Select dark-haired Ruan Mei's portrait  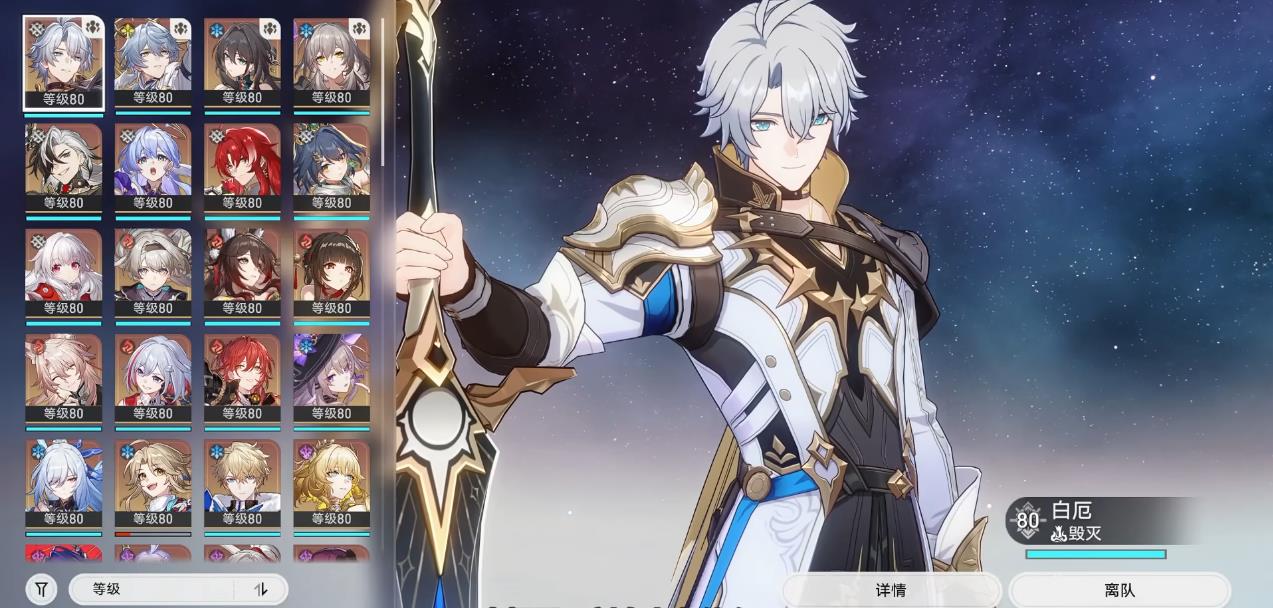[242, 62]
